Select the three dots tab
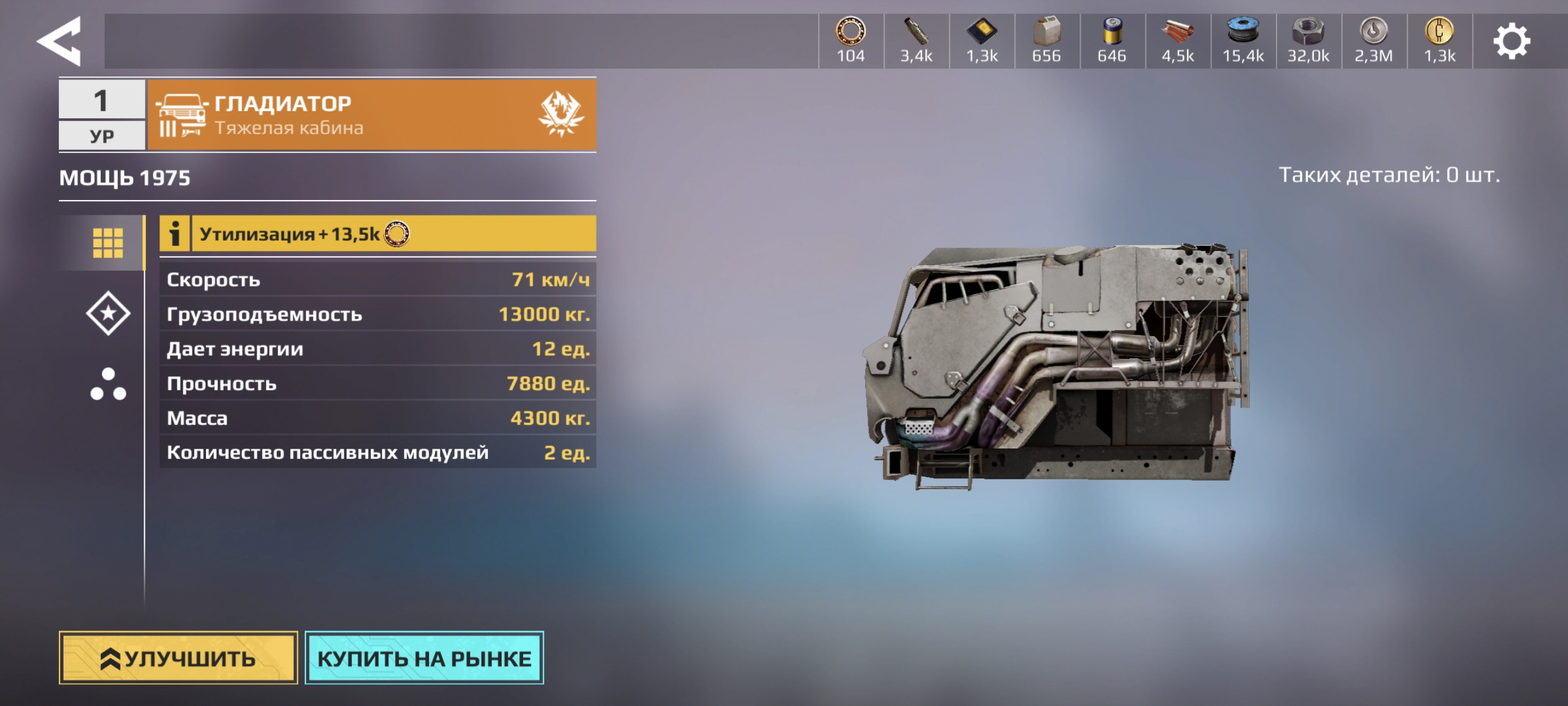Image resolution: width=1568 pixels, height=706 pixels. (x=108, y=384)
